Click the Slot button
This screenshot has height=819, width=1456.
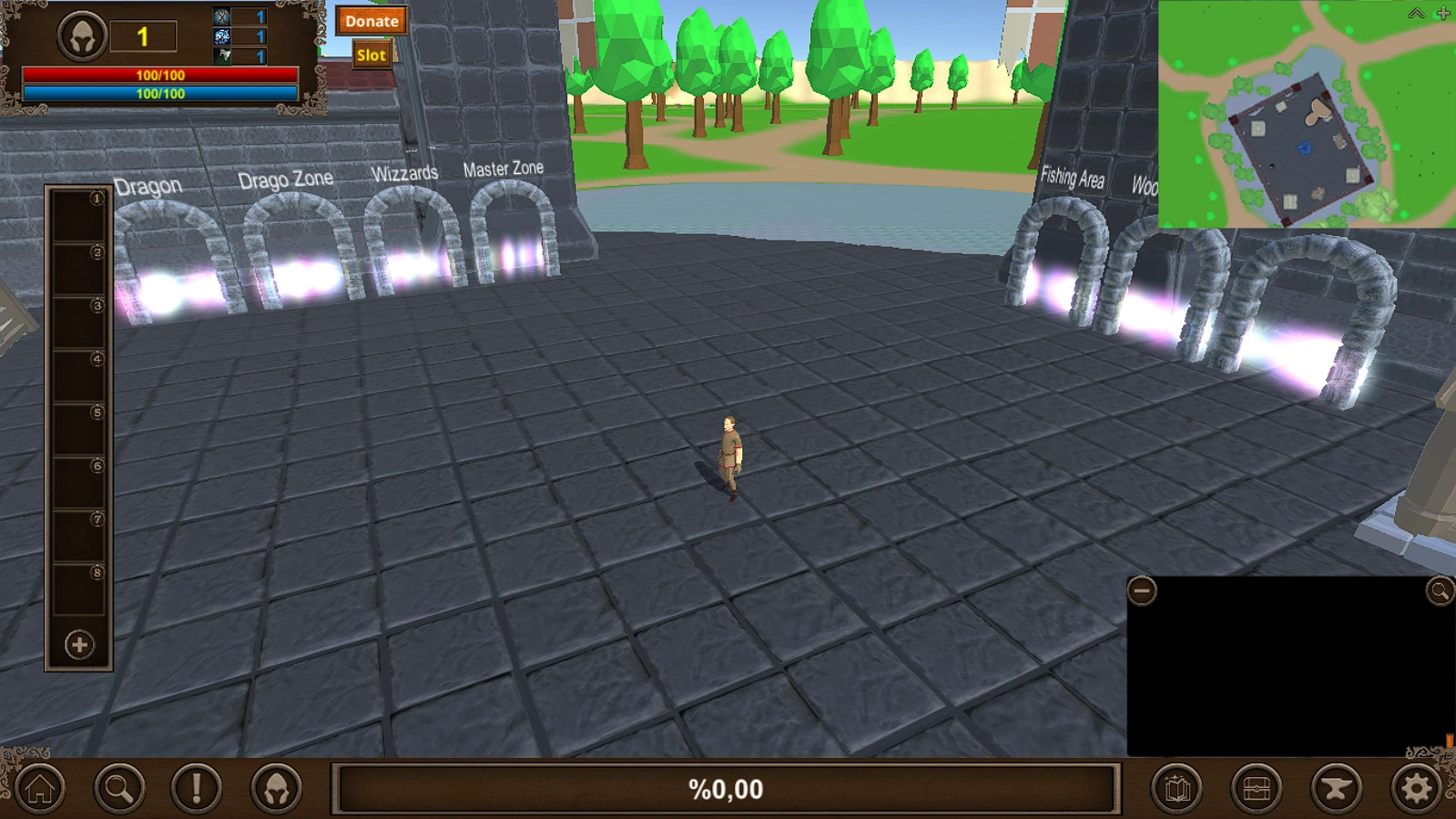pyautogui.click(x=370, y=55)
